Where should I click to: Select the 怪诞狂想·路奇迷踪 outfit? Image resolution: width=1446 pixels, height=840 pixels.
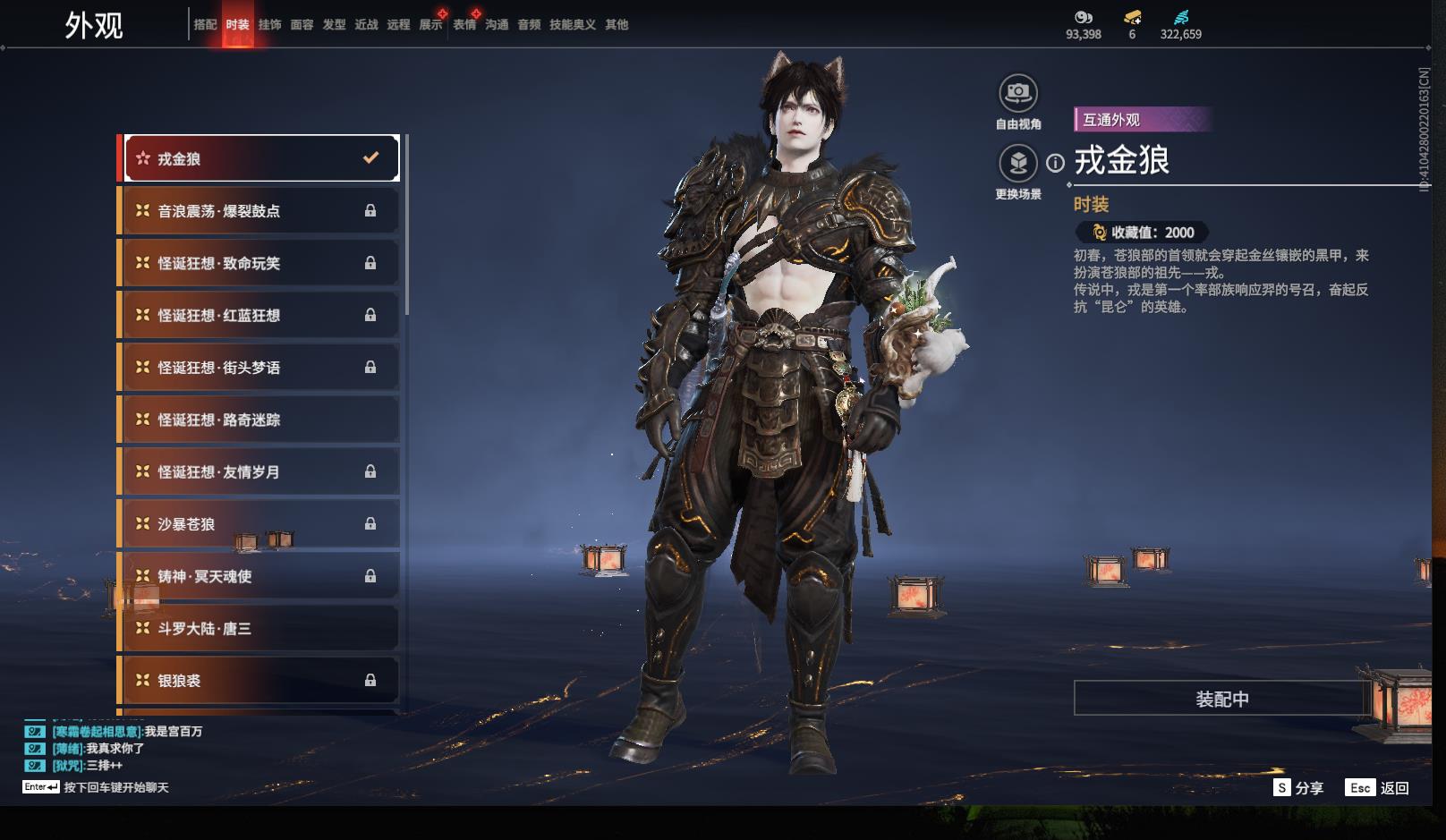coord(260,420)
